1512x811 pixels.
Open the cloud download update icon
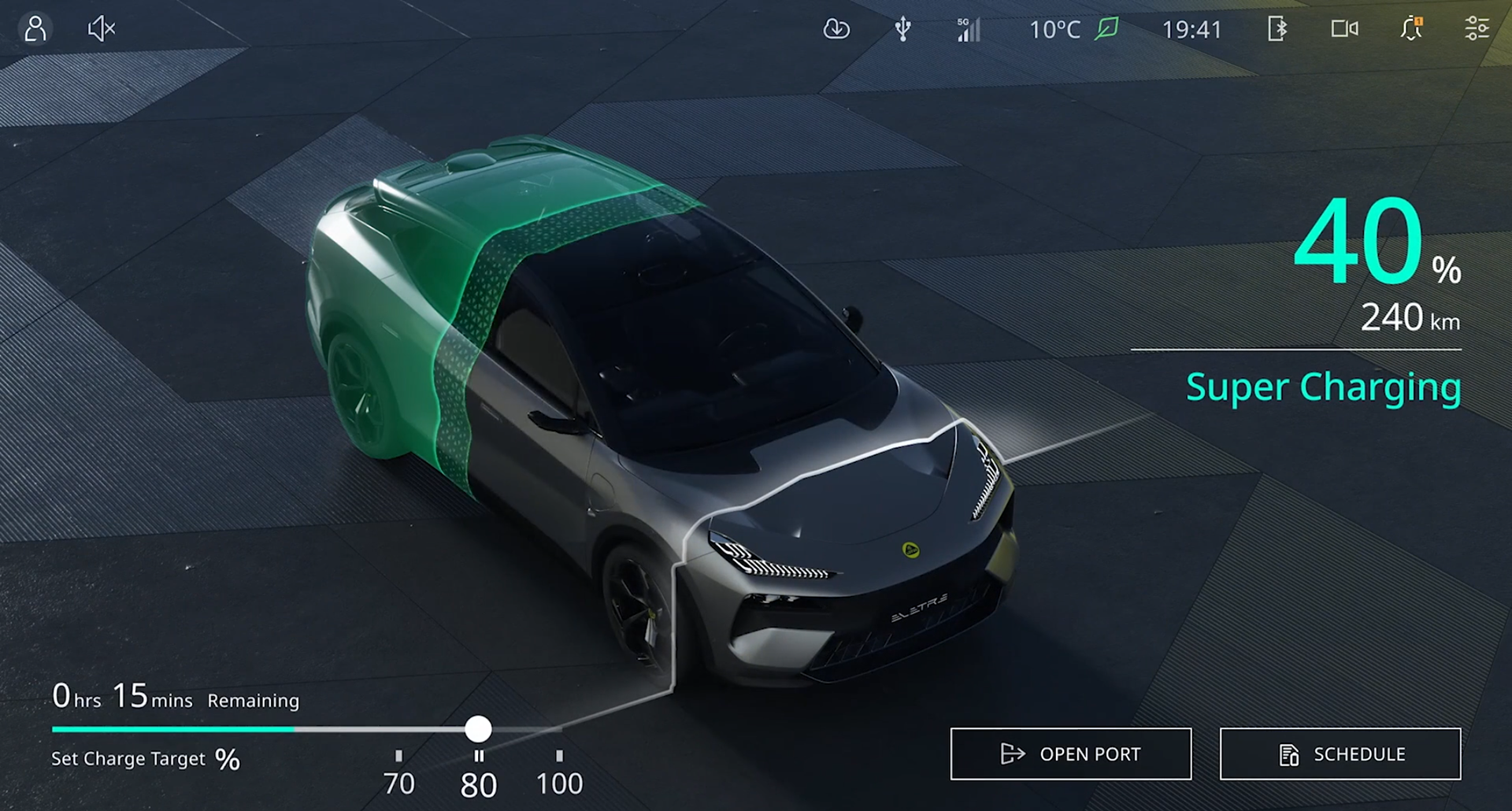coord(836,29)
